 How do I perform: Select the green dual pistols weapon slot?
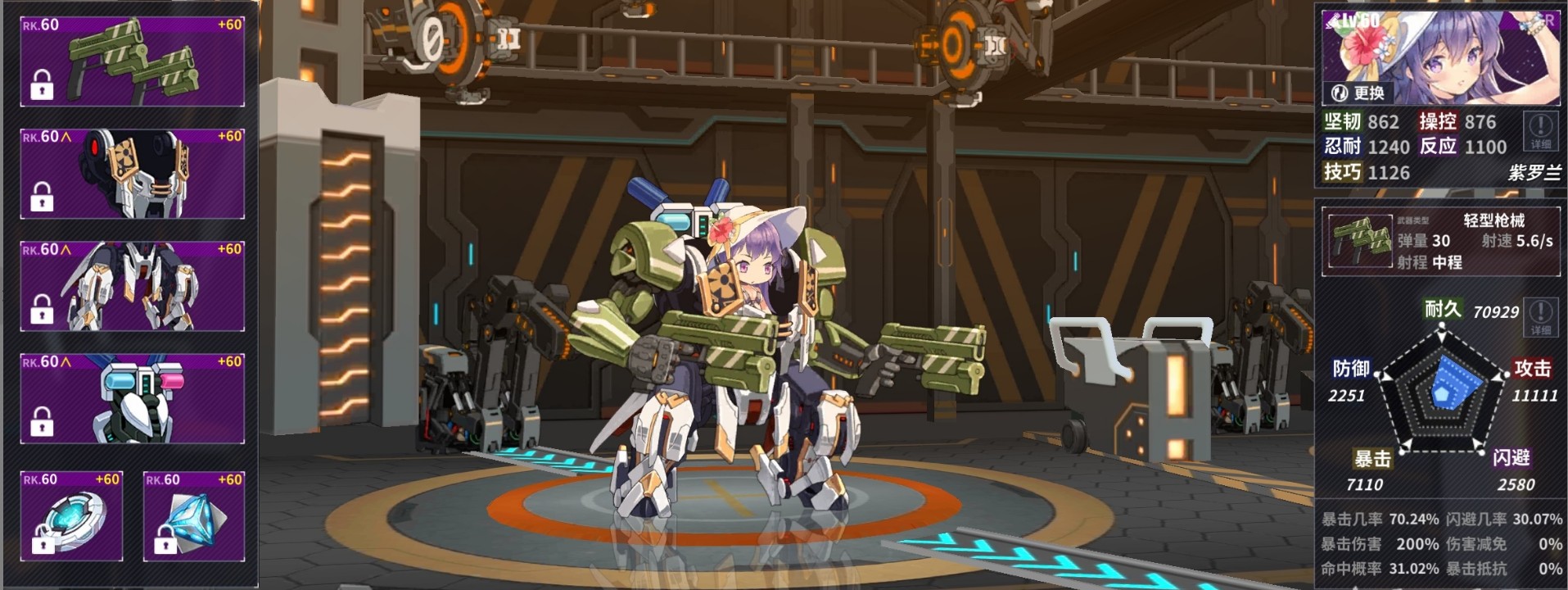(x=133, y=61)
